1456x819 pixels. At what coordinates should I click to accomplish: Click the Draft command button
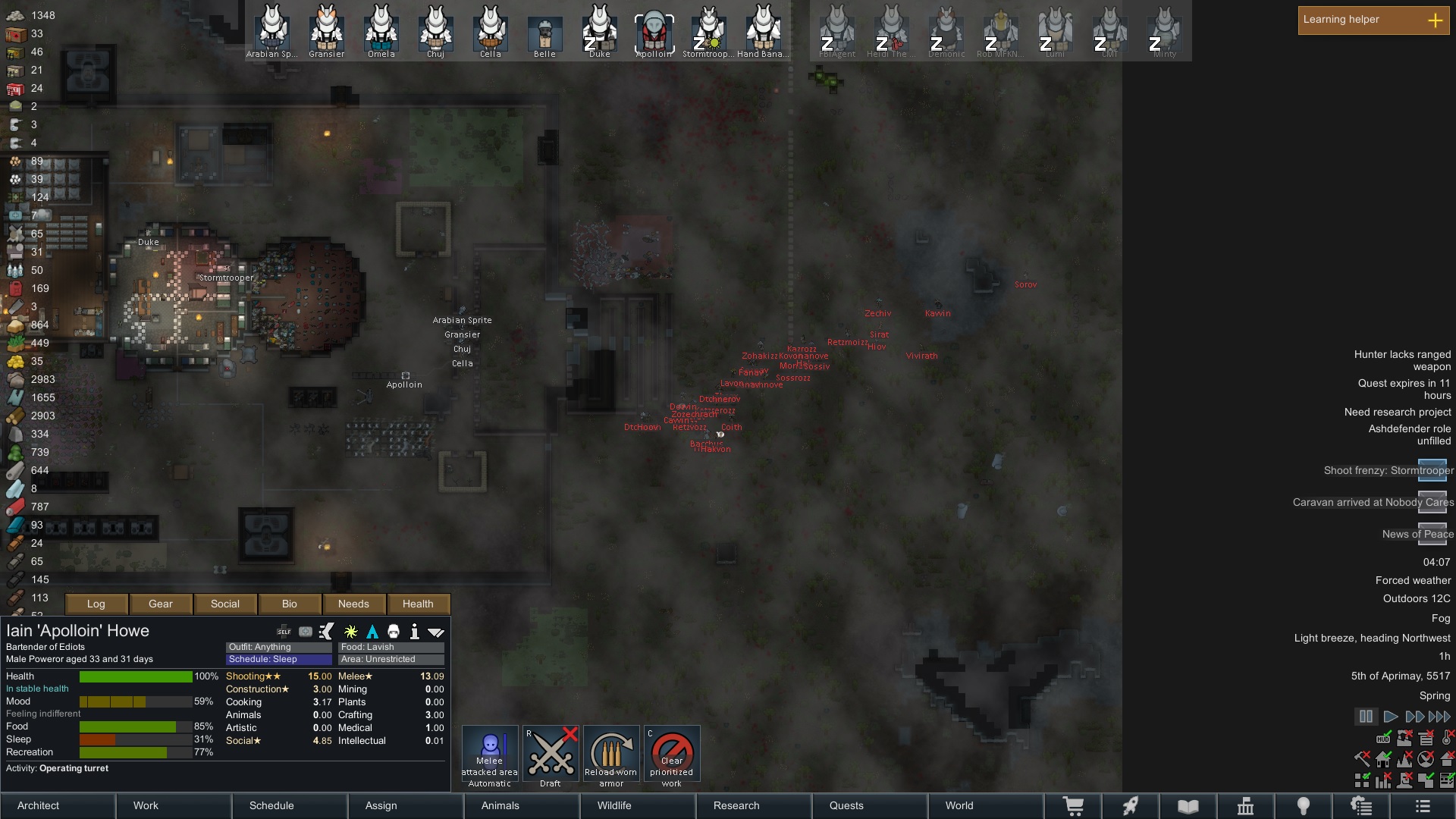coord(551,755)
